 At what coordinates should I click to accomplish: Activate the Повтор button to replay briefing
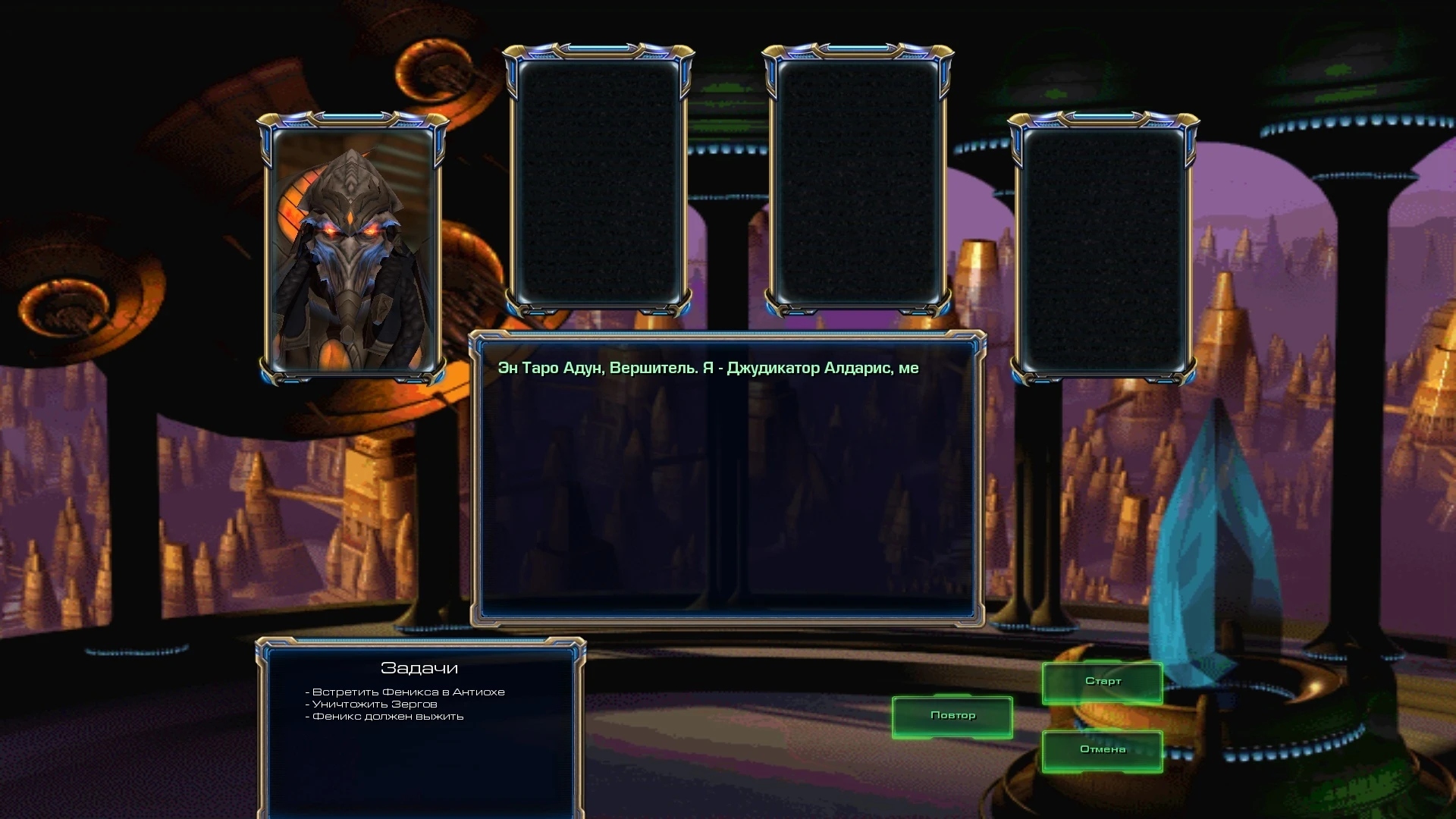tap(953, 715)
